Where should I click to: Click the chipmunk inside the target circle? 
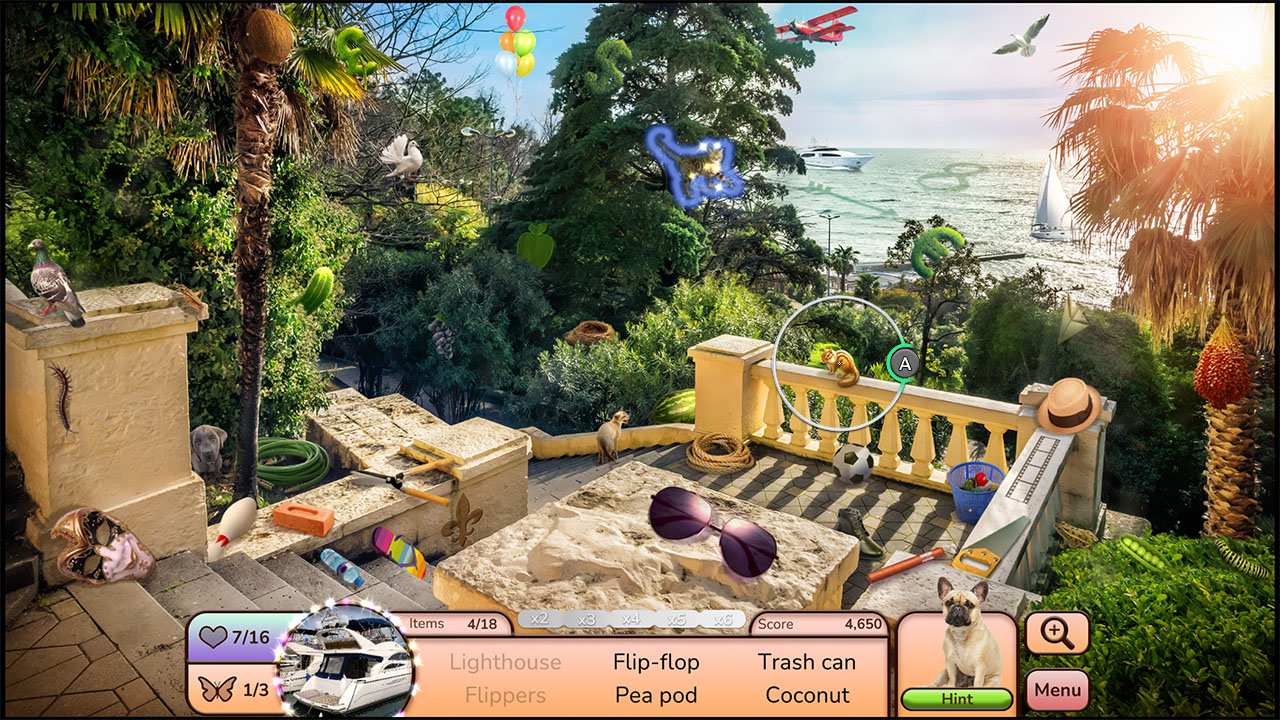pos(838,366)
